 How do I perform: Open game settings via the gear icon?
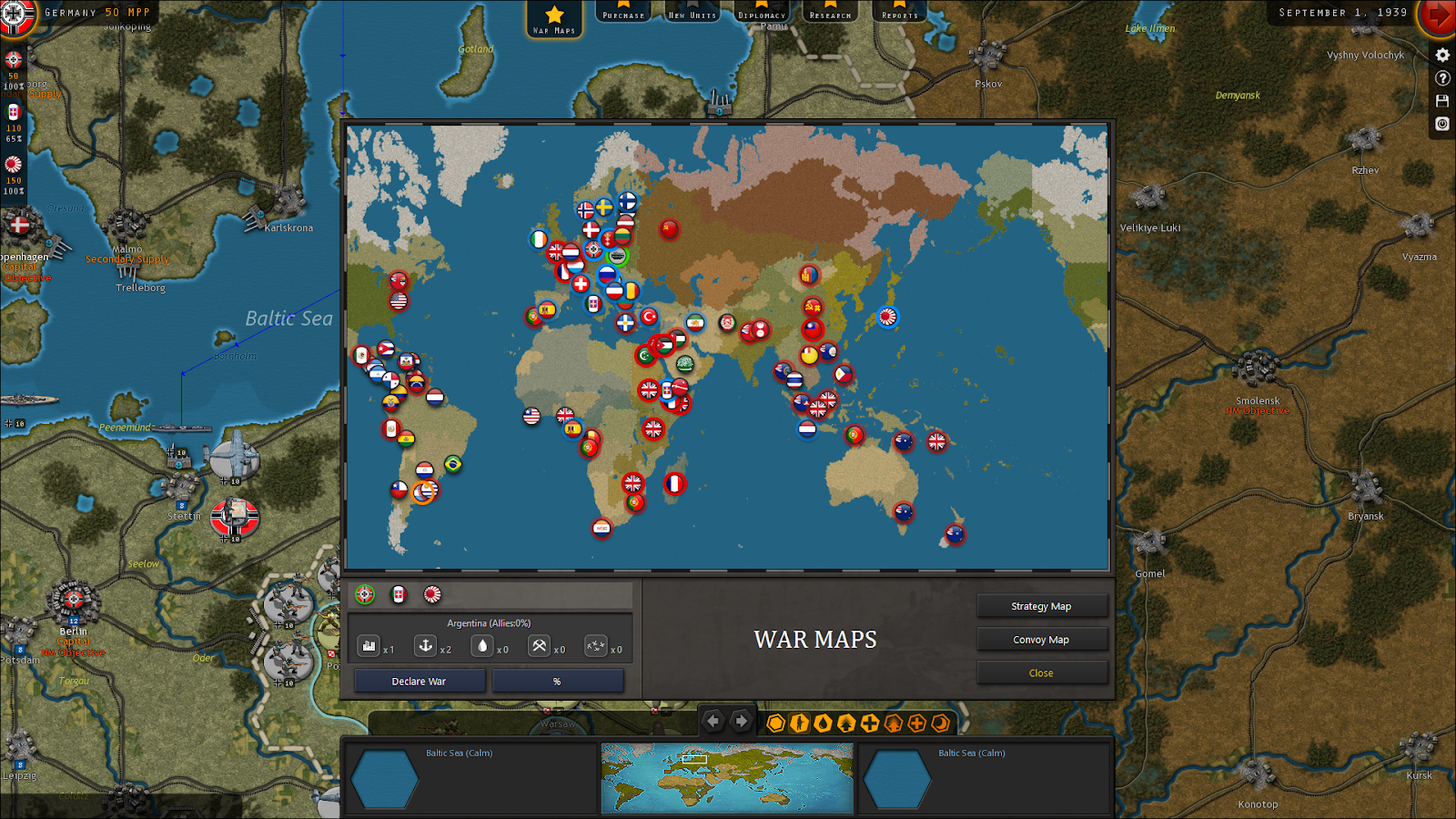click(x=1441, y=56)
